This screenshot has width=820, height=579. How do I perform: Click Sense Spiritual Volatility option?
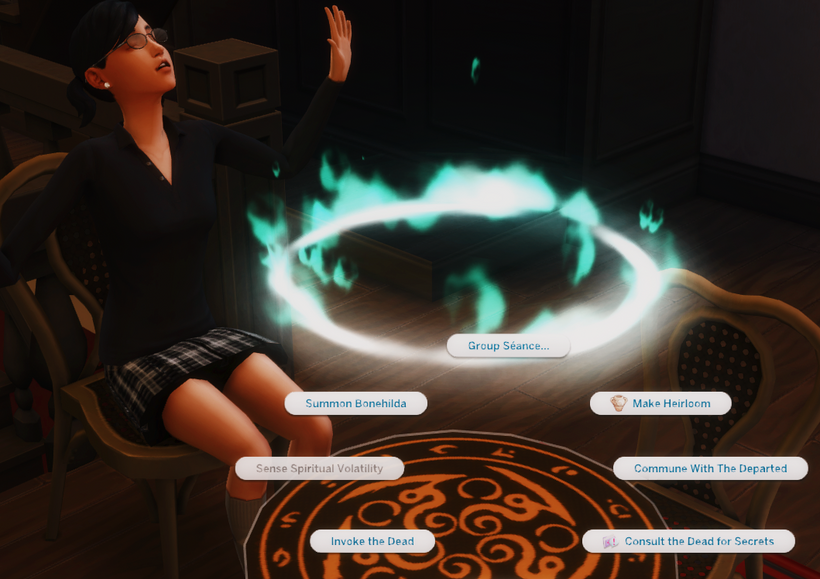[321, 468]
